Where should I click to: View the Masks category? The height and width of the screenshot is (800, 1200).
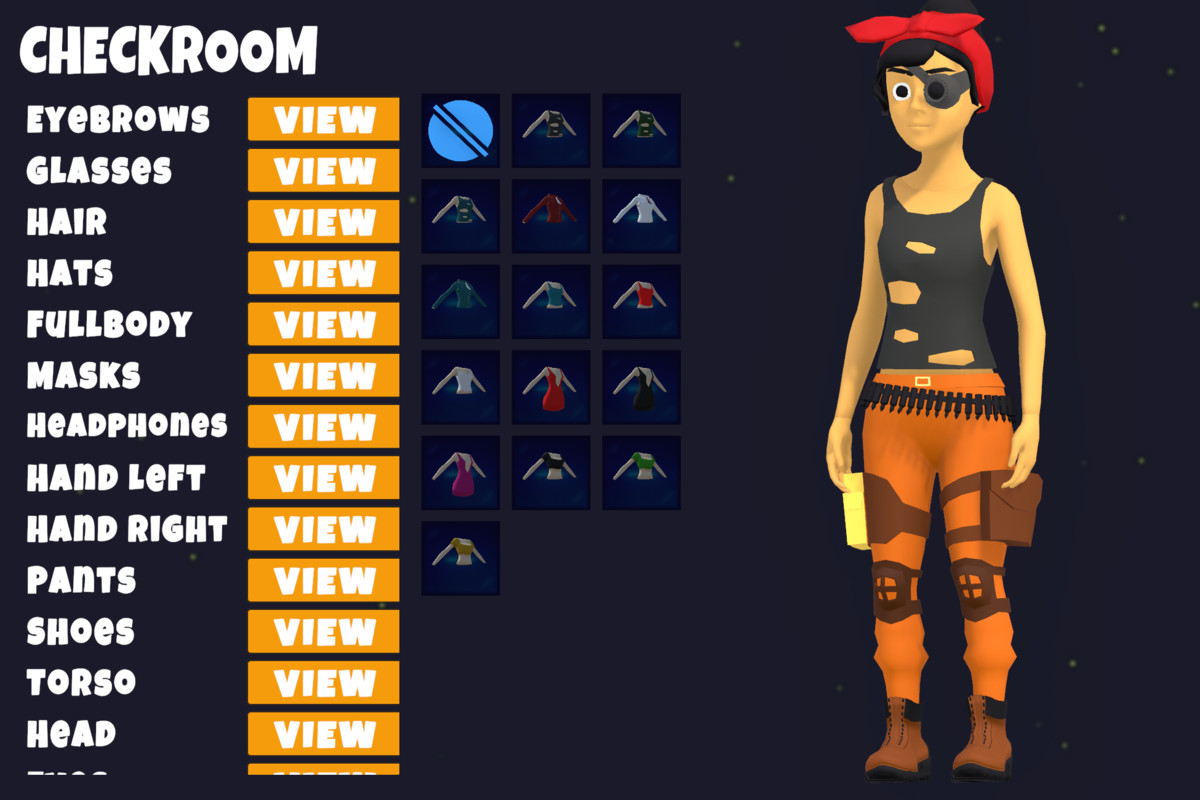323,376
